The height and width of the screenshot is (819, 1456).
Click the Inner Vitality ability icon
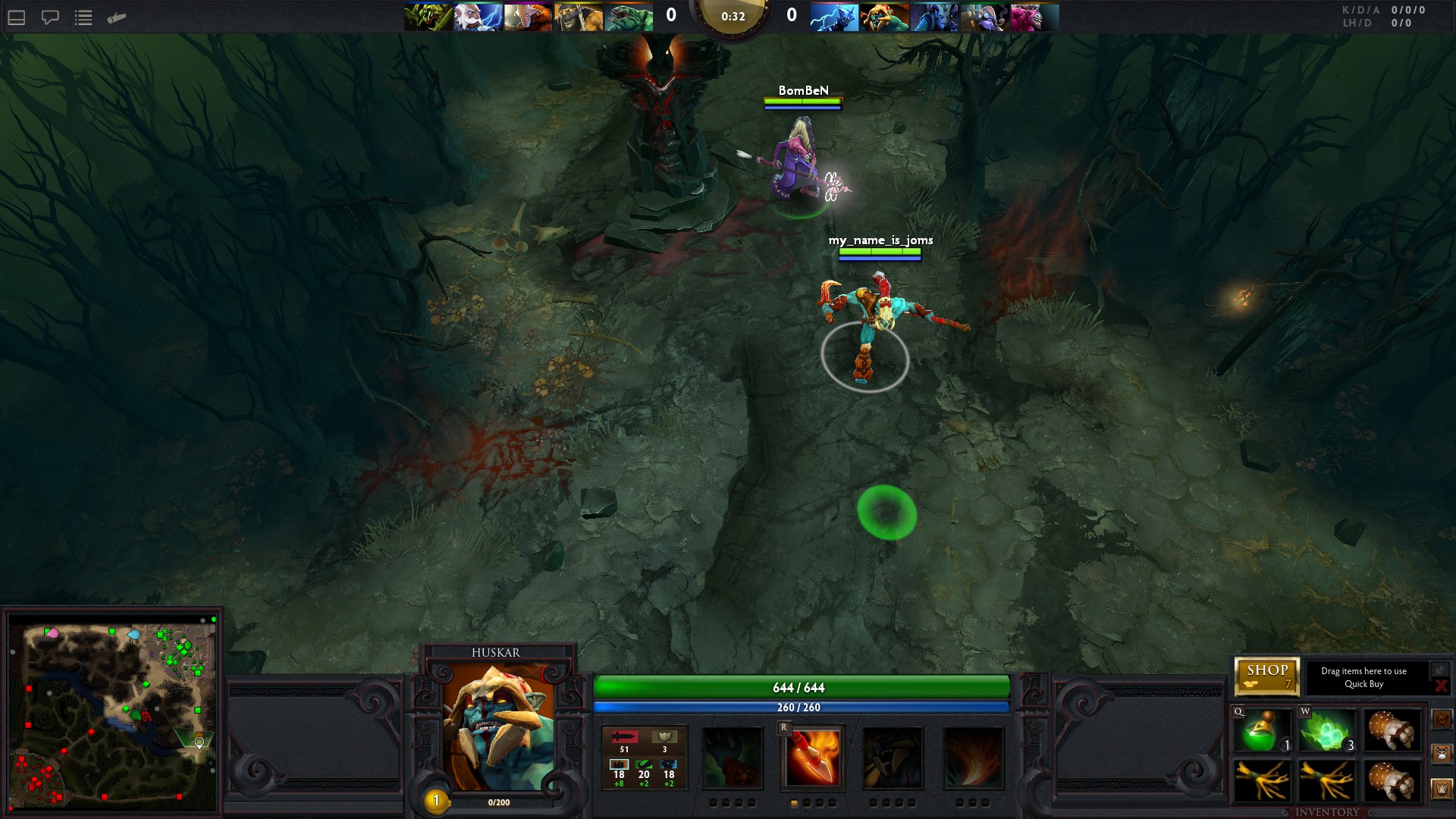click(732, 758)
